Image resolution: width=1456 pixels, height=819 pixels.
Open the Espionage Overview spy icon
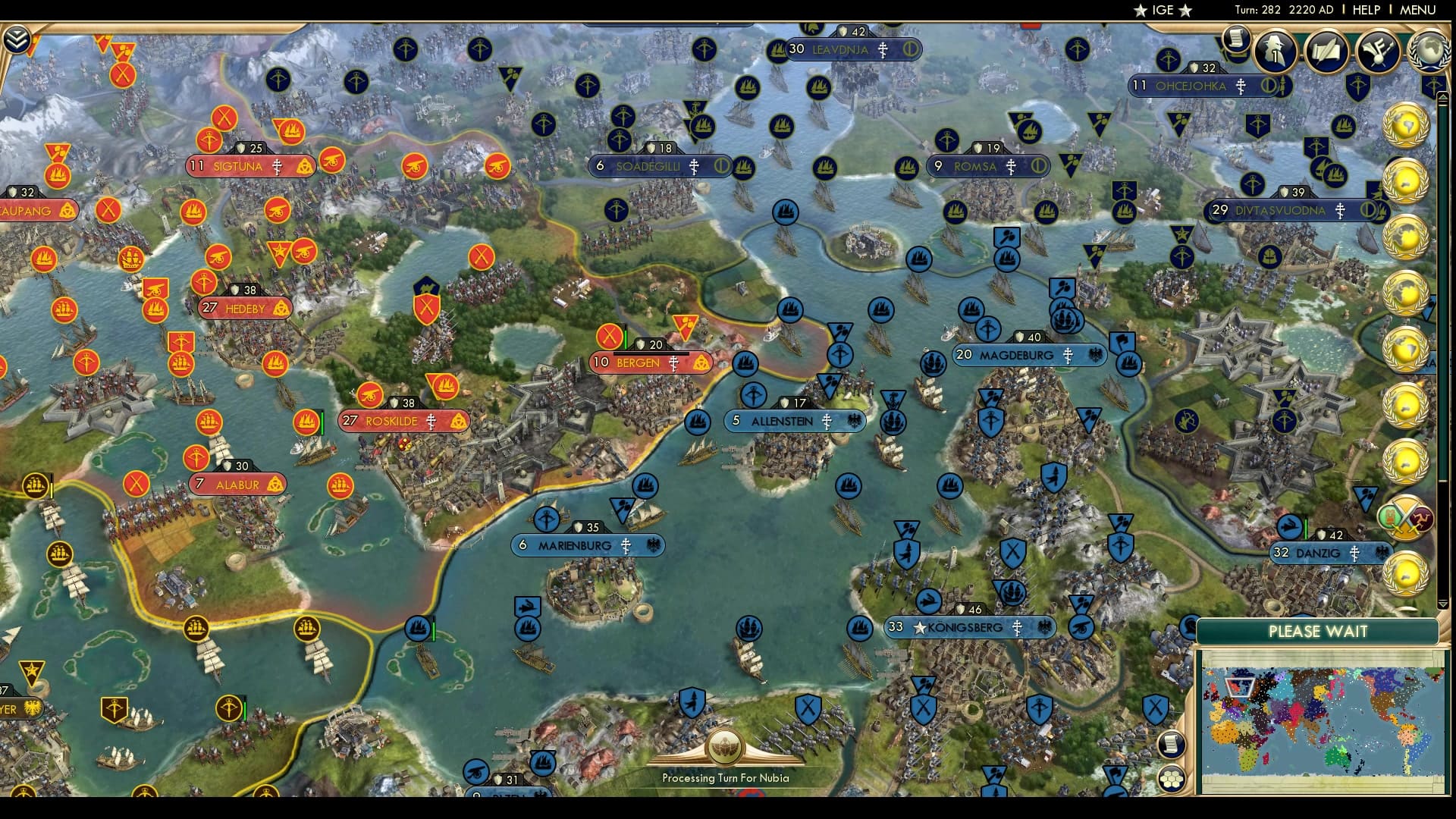1275,50
